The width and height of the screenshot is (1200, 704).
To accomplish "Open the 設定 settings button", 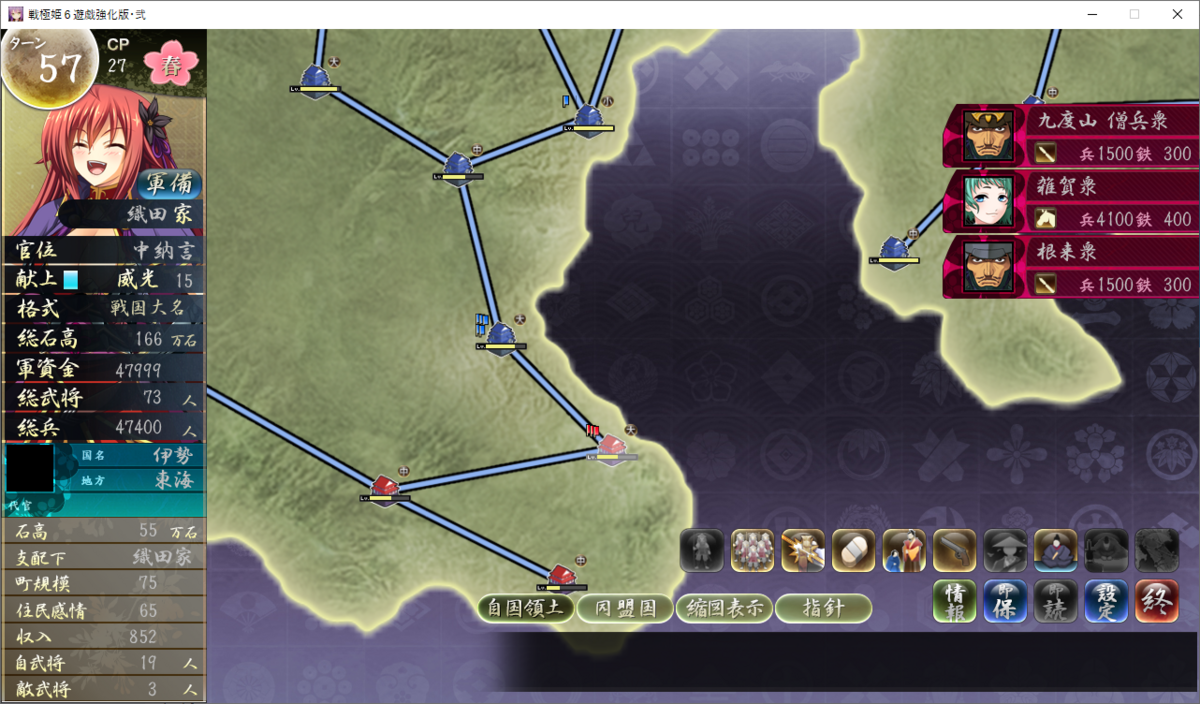I will [1105, 602].
